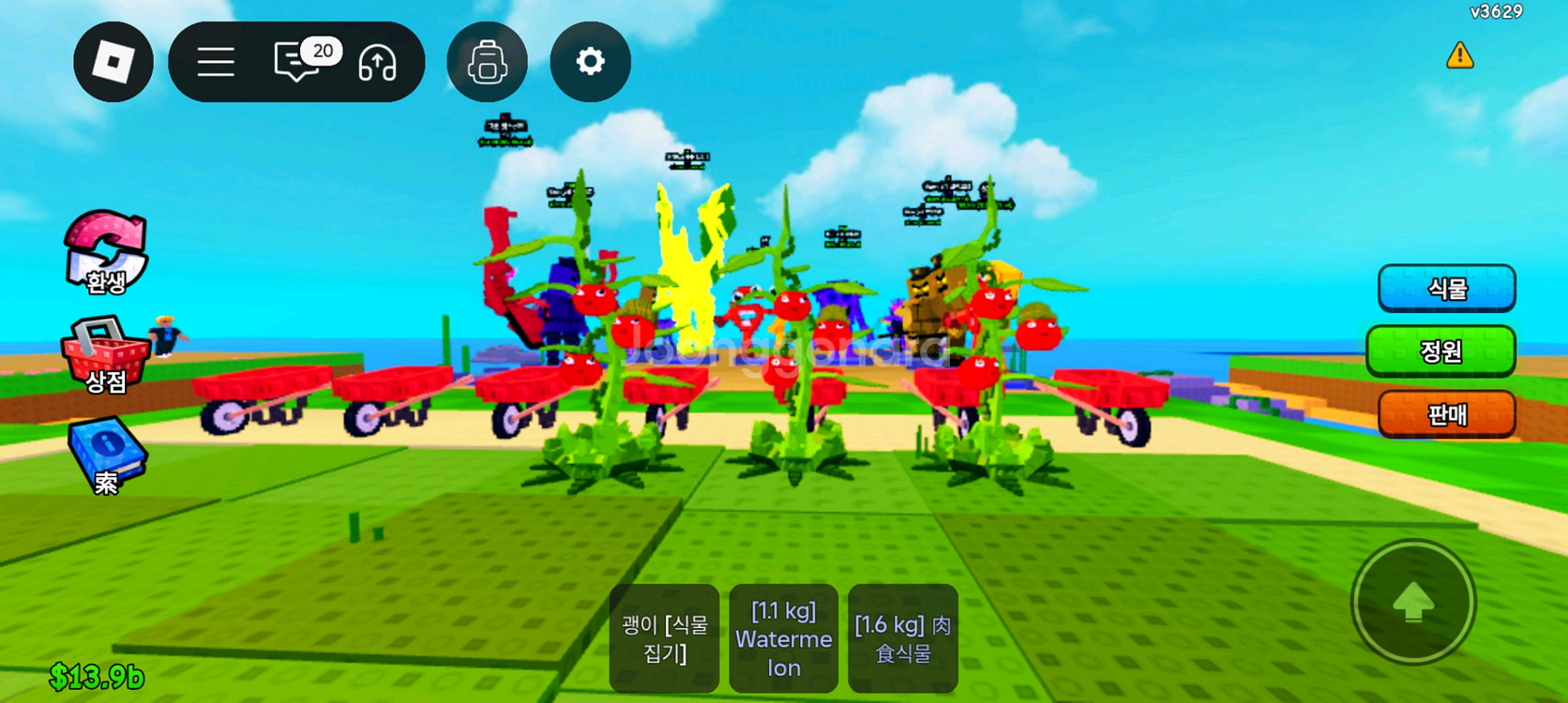The height and width of the screenshot is (703, 1568).
Task: Click the yellow warning triangle icon
Action: pyautogui.click(x=1459, y=56)
